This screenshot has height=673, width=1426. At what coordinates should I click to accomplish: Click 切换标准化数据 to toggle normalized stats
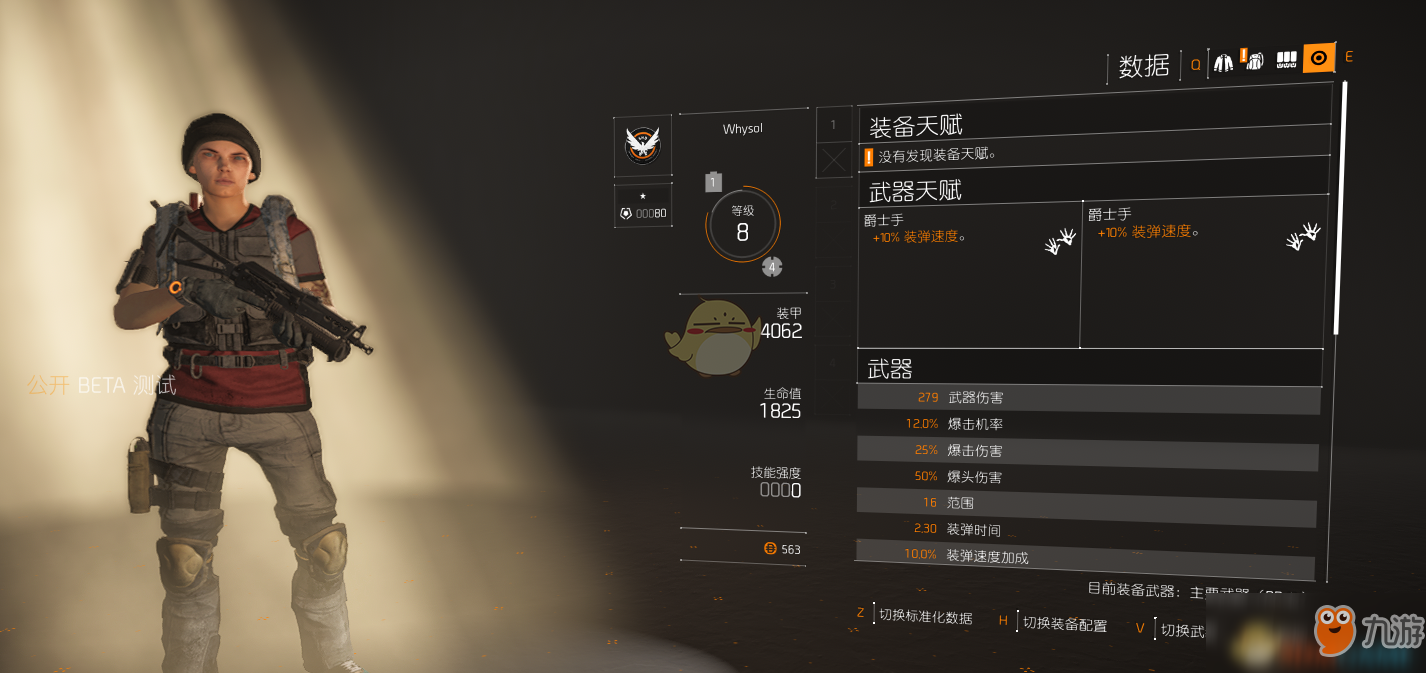tap(925, 618)
